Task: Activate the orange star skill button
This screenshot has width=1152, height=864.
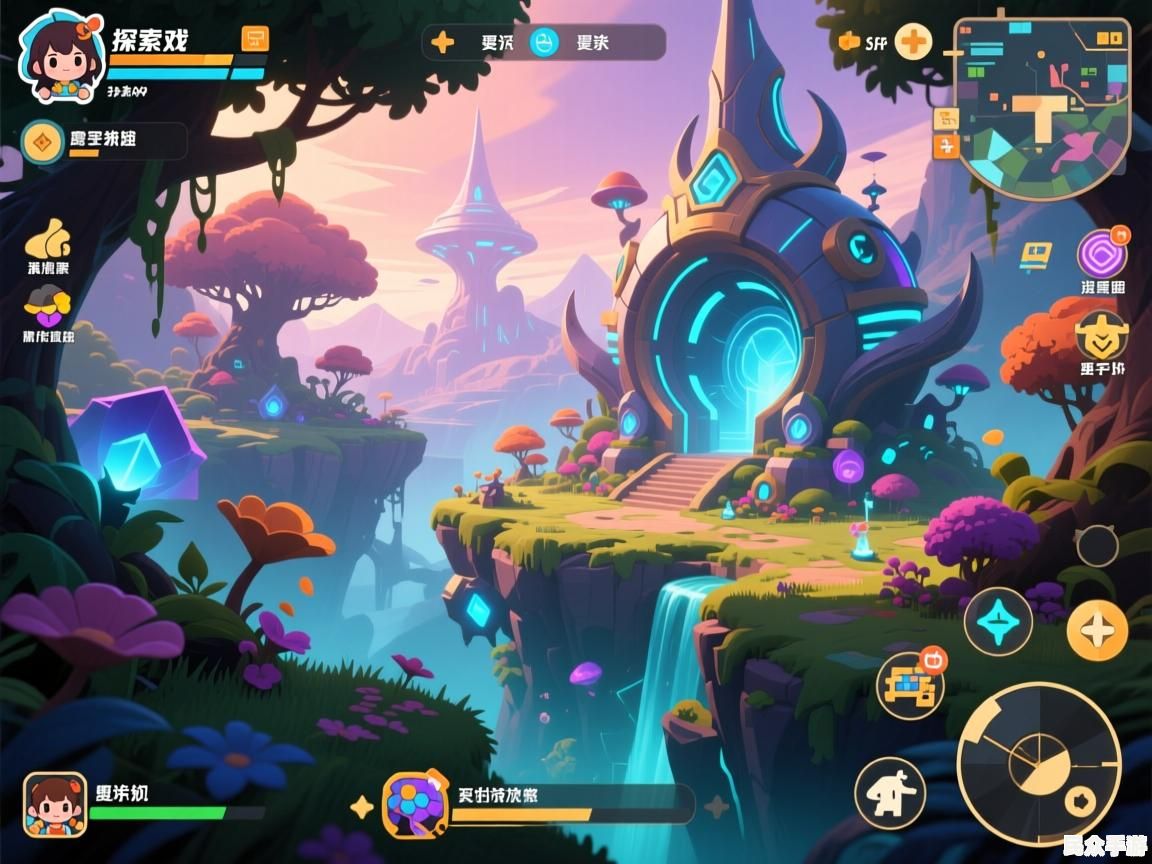Action: 1097,631
